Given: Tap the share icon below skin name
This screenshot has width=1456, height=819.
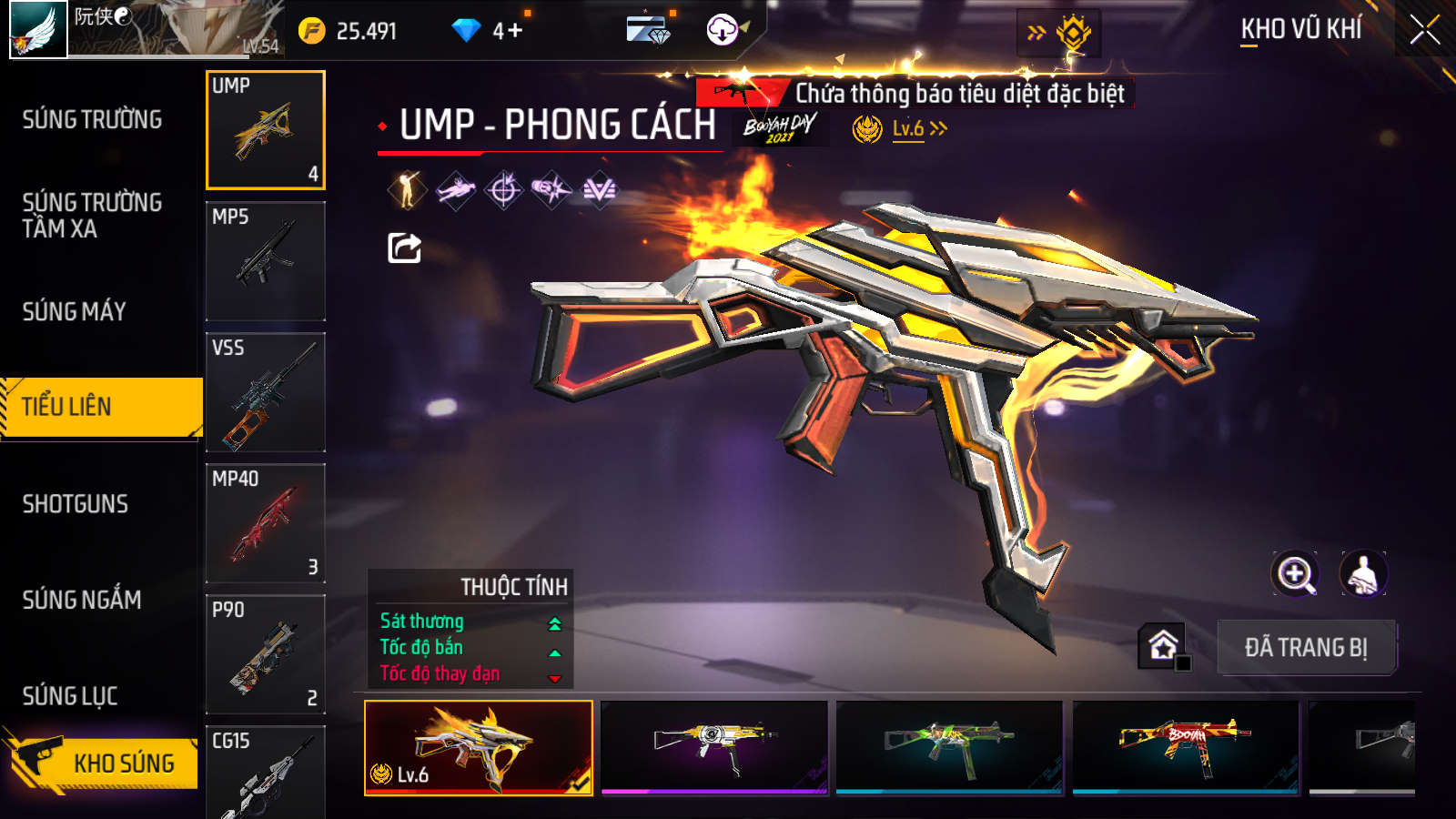Looking at the screenshot, I should tap(404, 248).
